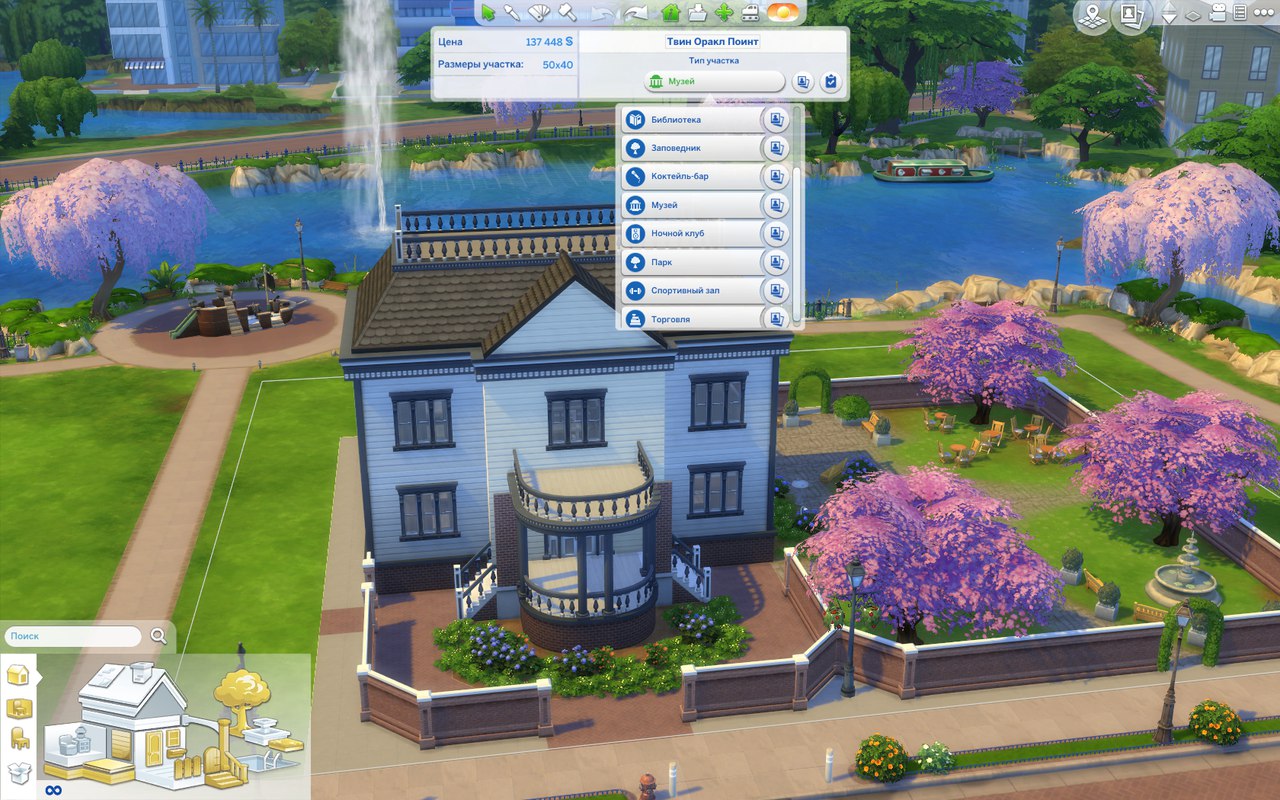The height and width of the screenshot is (800, 1280).
Task: Open the camera controls icon
Action: point(1219,14)
